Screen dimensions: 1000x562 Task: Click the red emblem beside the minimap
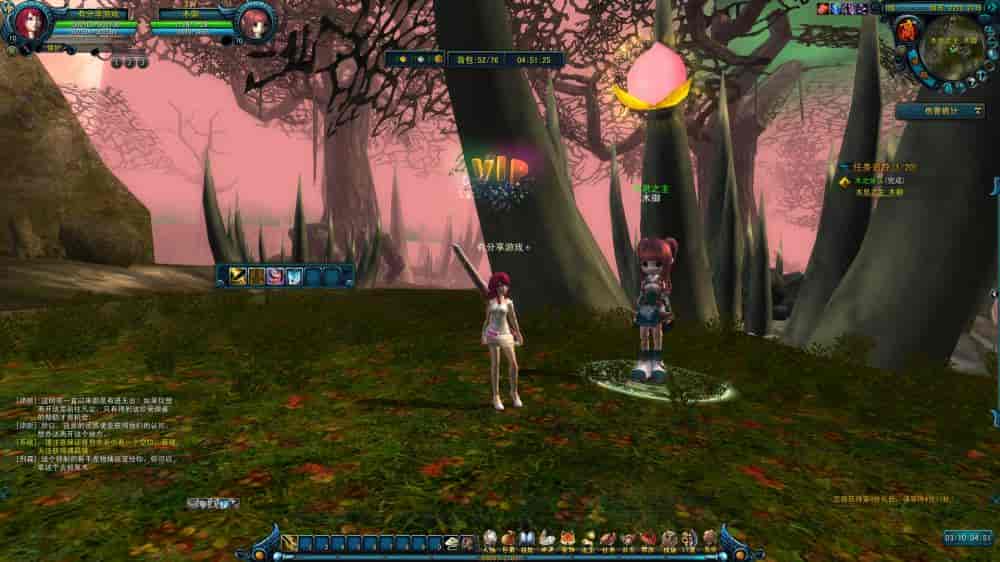coord(907,30)
